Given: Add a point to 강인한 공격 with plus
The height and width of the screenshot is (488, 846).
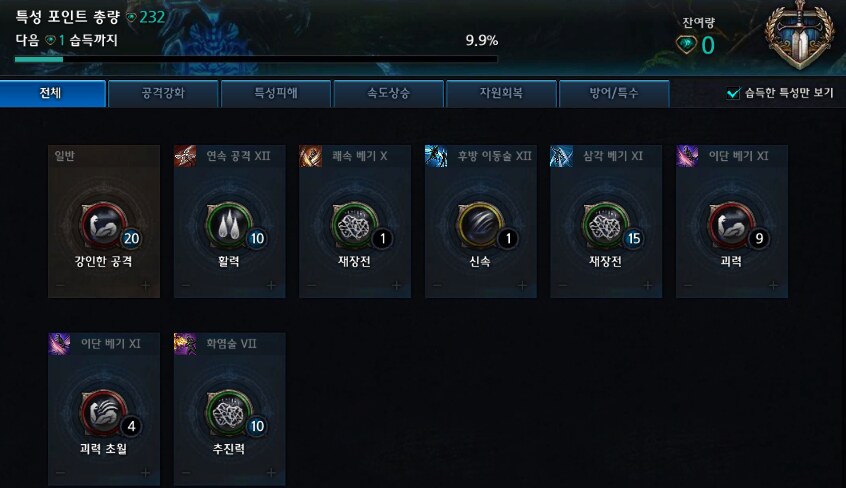Looking at the screenshot, I should 146,286.
